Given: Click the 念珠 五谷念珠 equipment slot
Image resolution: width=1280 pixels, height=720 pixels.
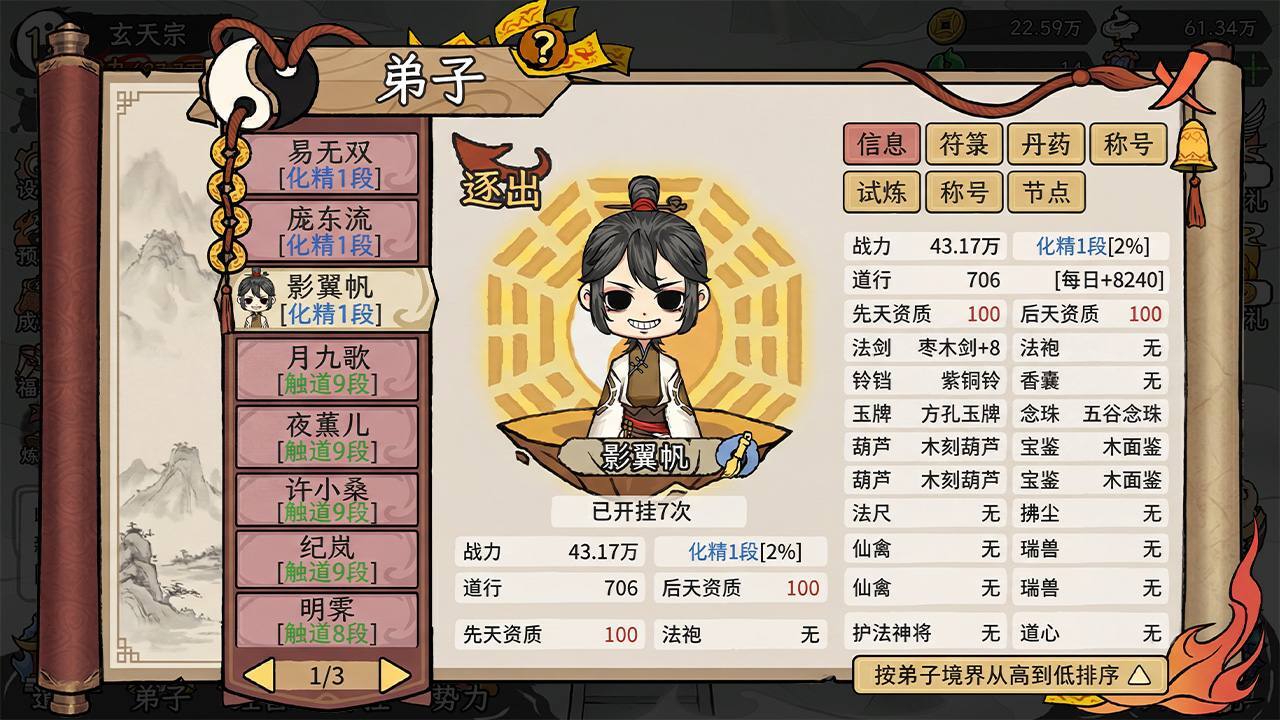Looking at the screenshot, I should [x=1091, y=414].
